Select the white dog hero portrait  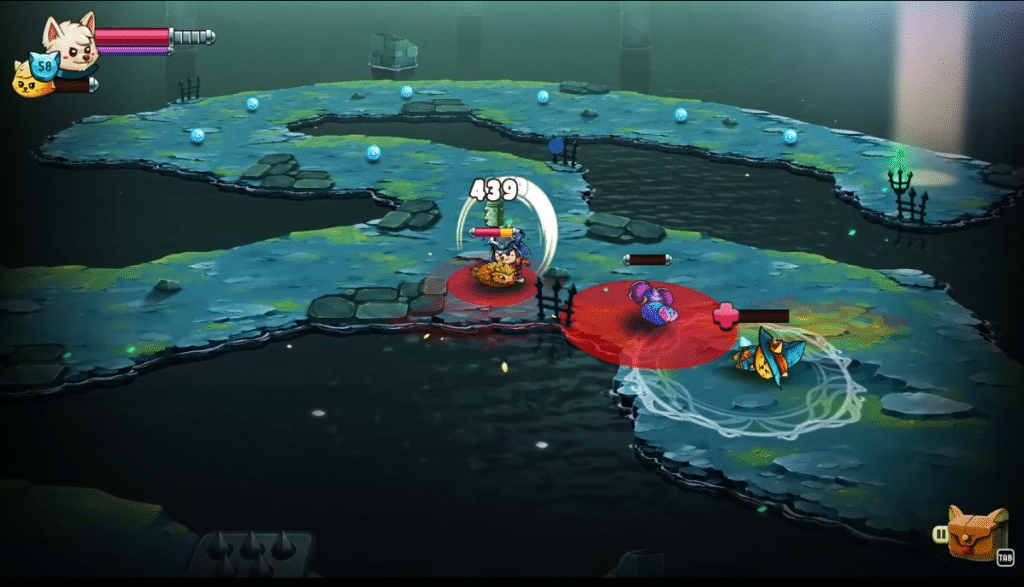[71, 40]
